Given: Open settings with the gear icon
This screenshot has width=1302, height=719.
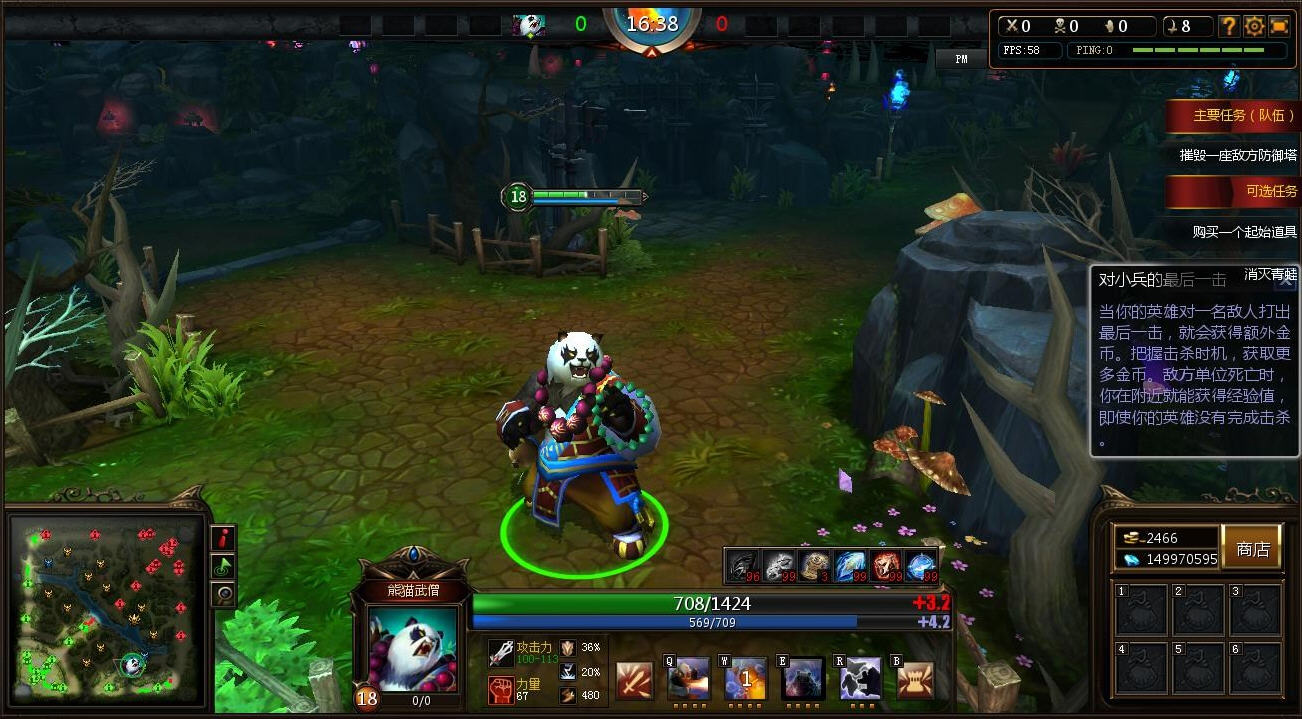Looking at the screenshot, I should coord(1254,27).
